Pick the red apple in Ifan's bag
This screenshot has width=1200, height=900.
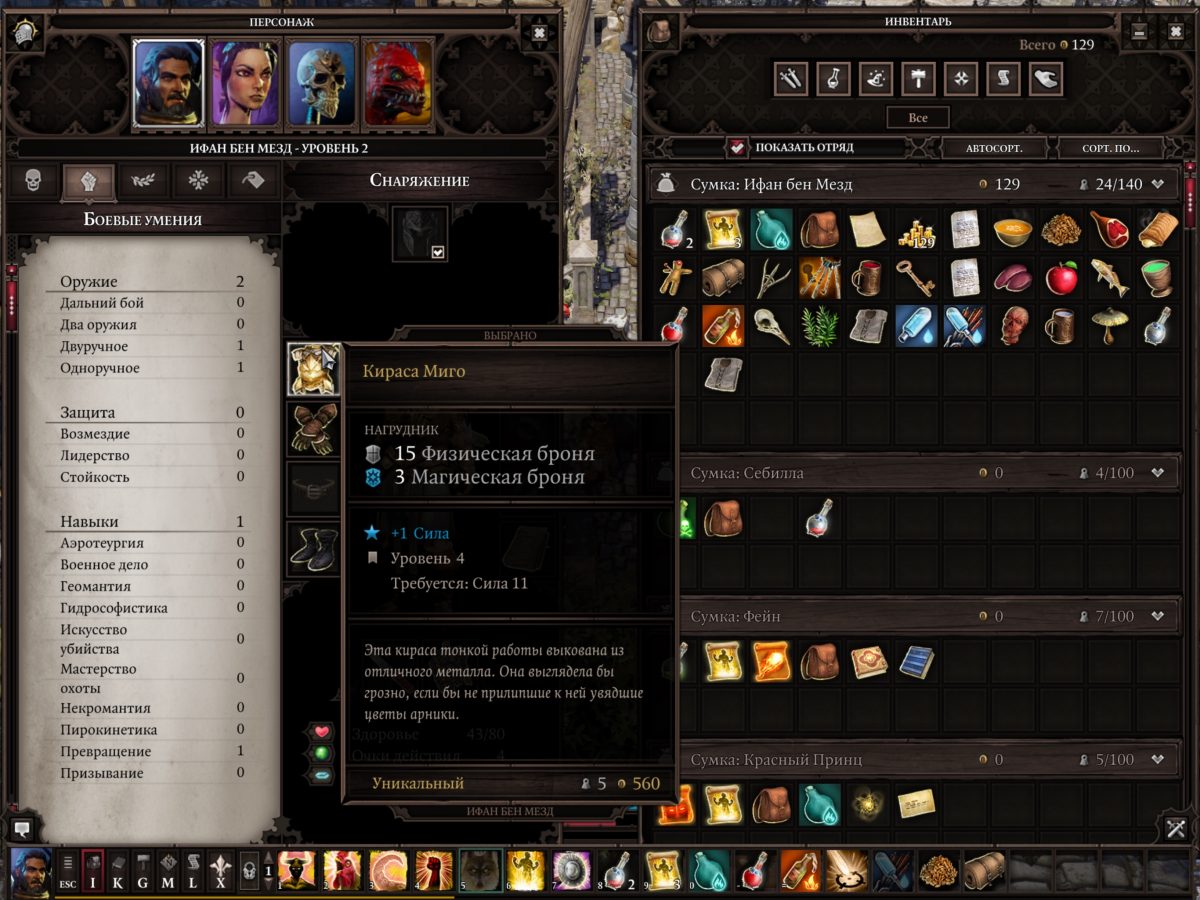[x=1061, y=277]
